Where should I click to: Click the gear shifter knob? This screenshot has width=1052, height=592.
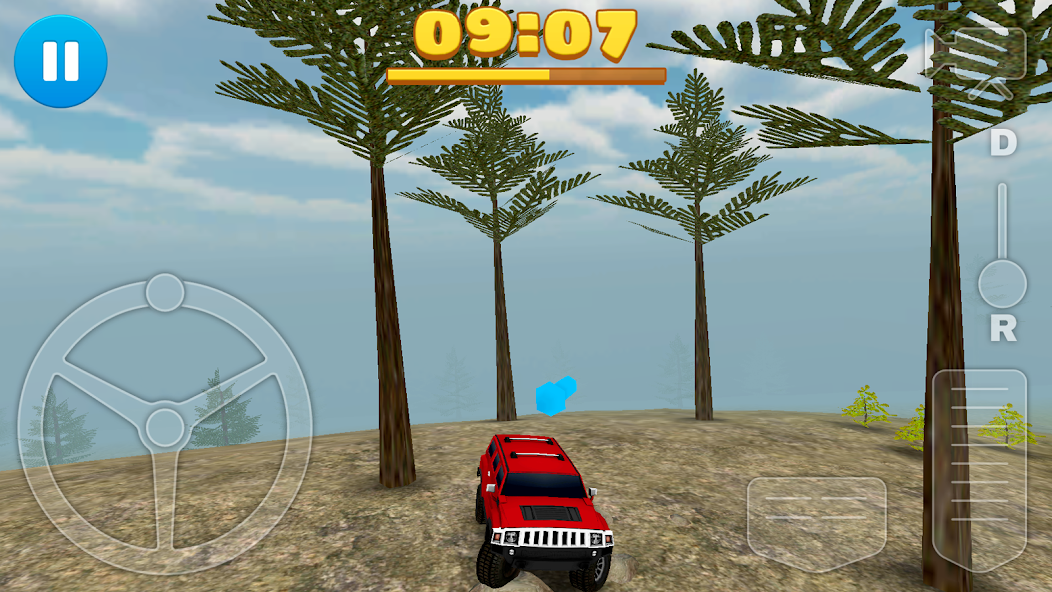pos(1001,284)
